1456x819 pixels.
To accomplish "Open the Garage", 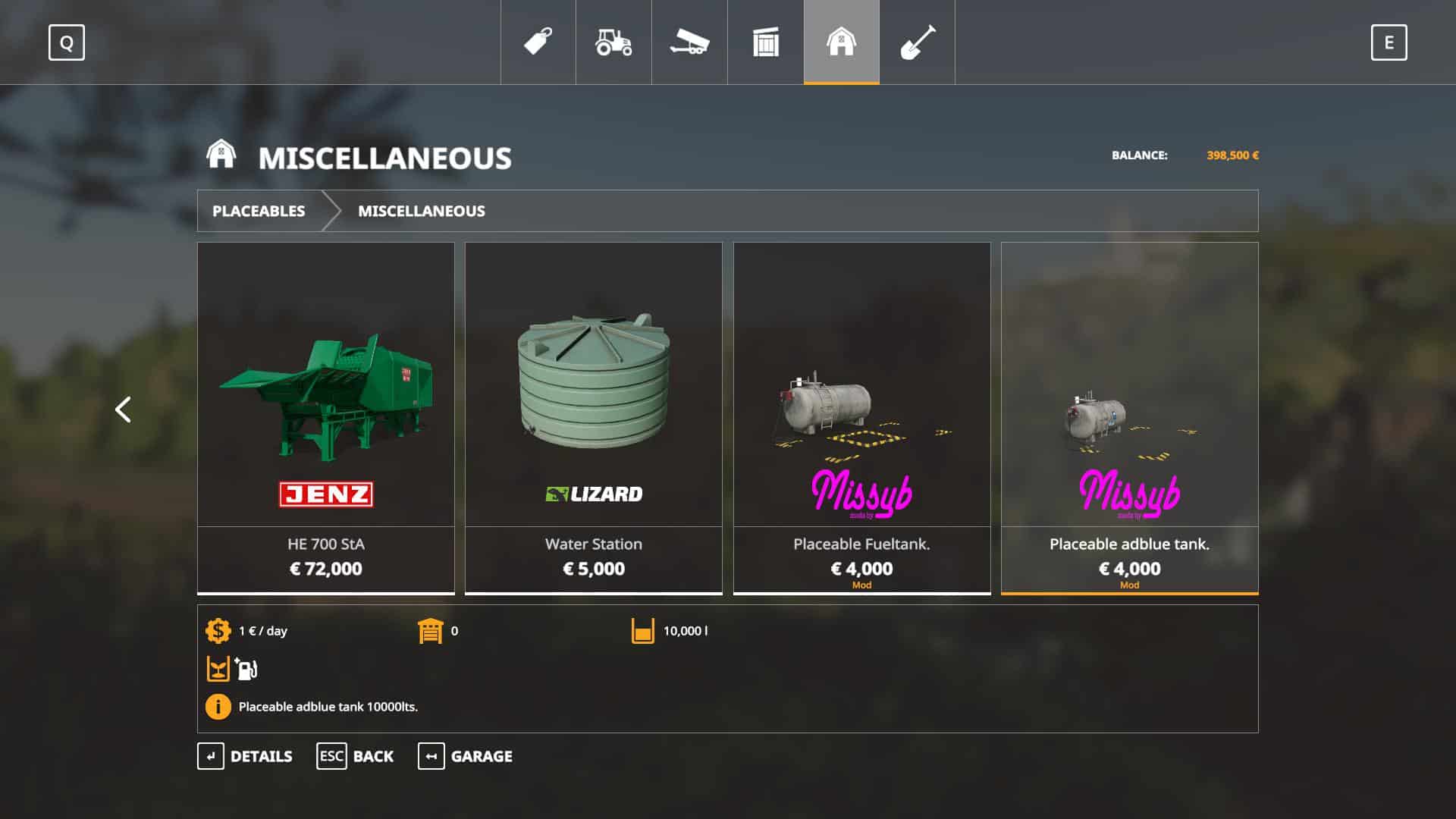I will click(465, 756).
